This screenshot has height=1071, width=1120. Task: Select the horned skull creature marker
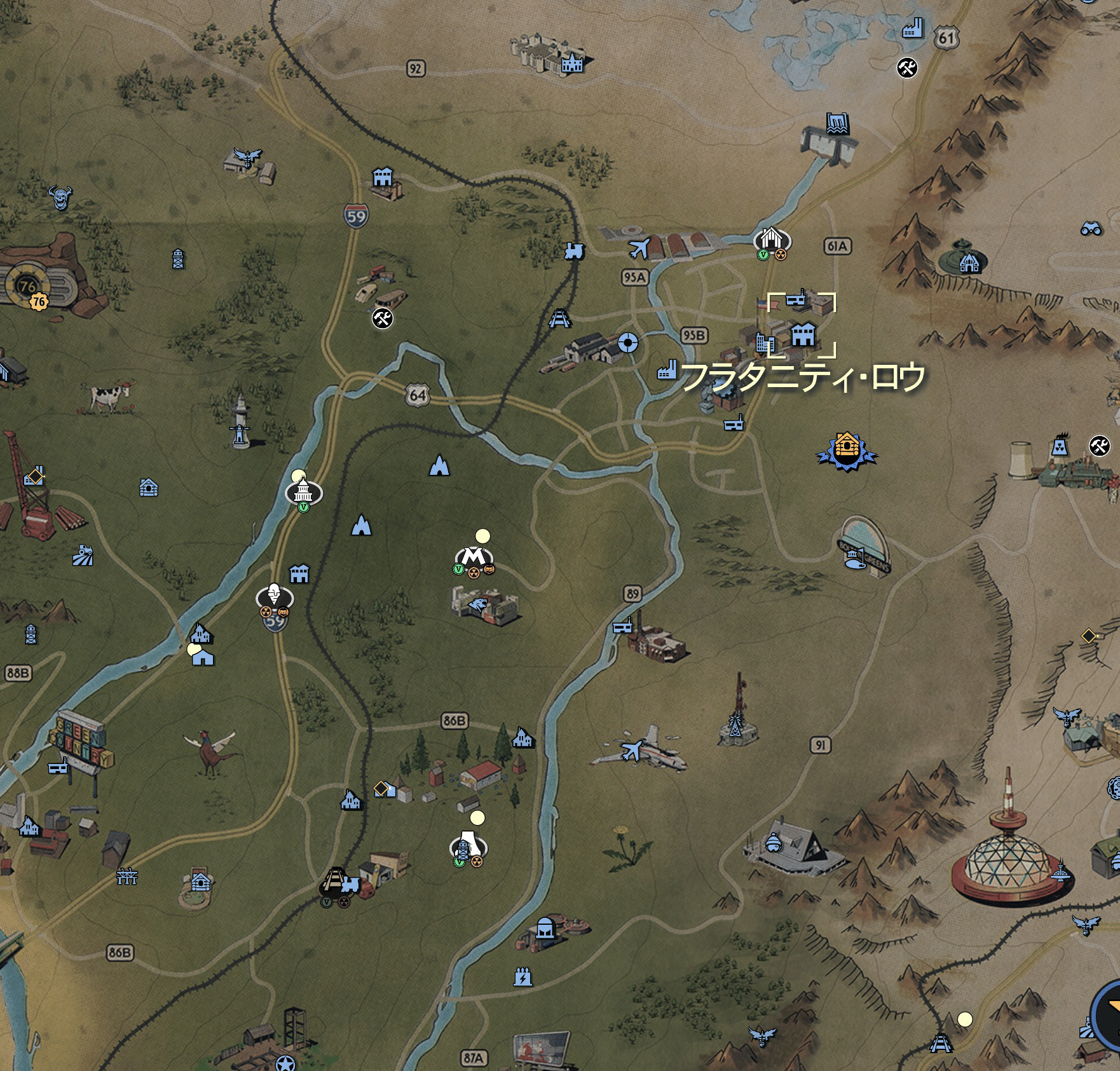tap(61, 197)
